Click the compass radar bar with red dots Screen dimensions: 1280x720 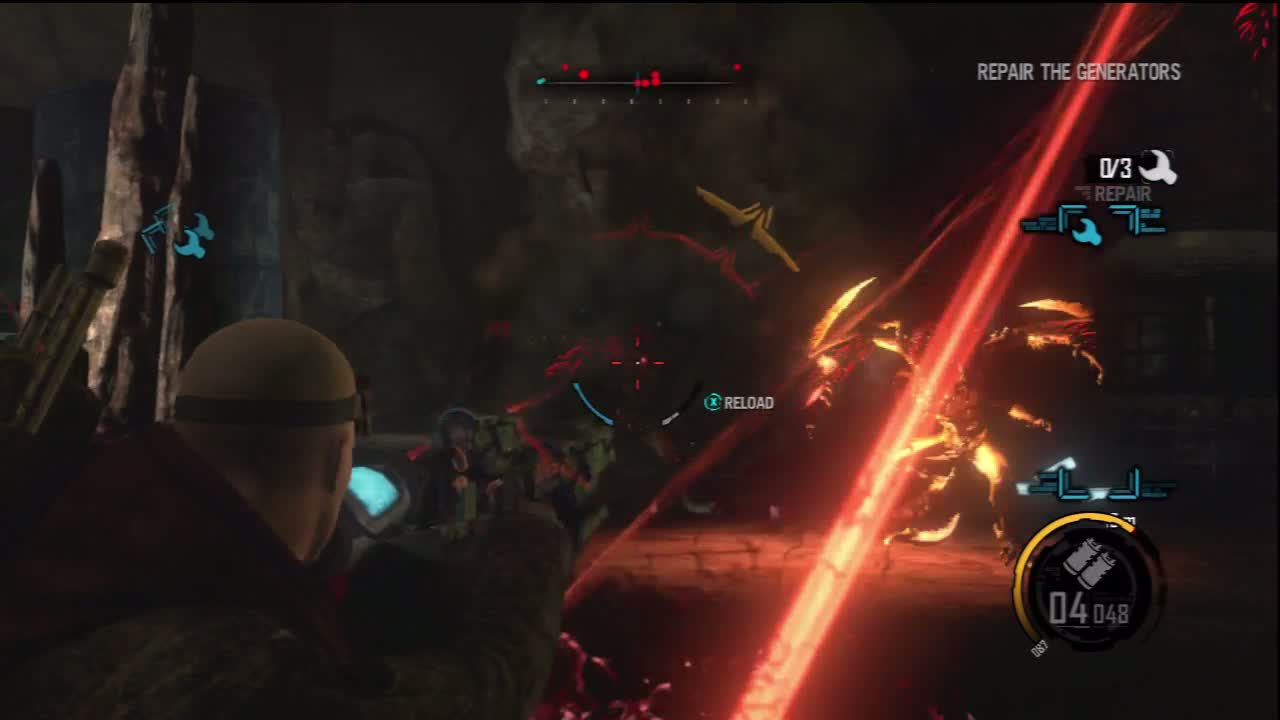640,79
